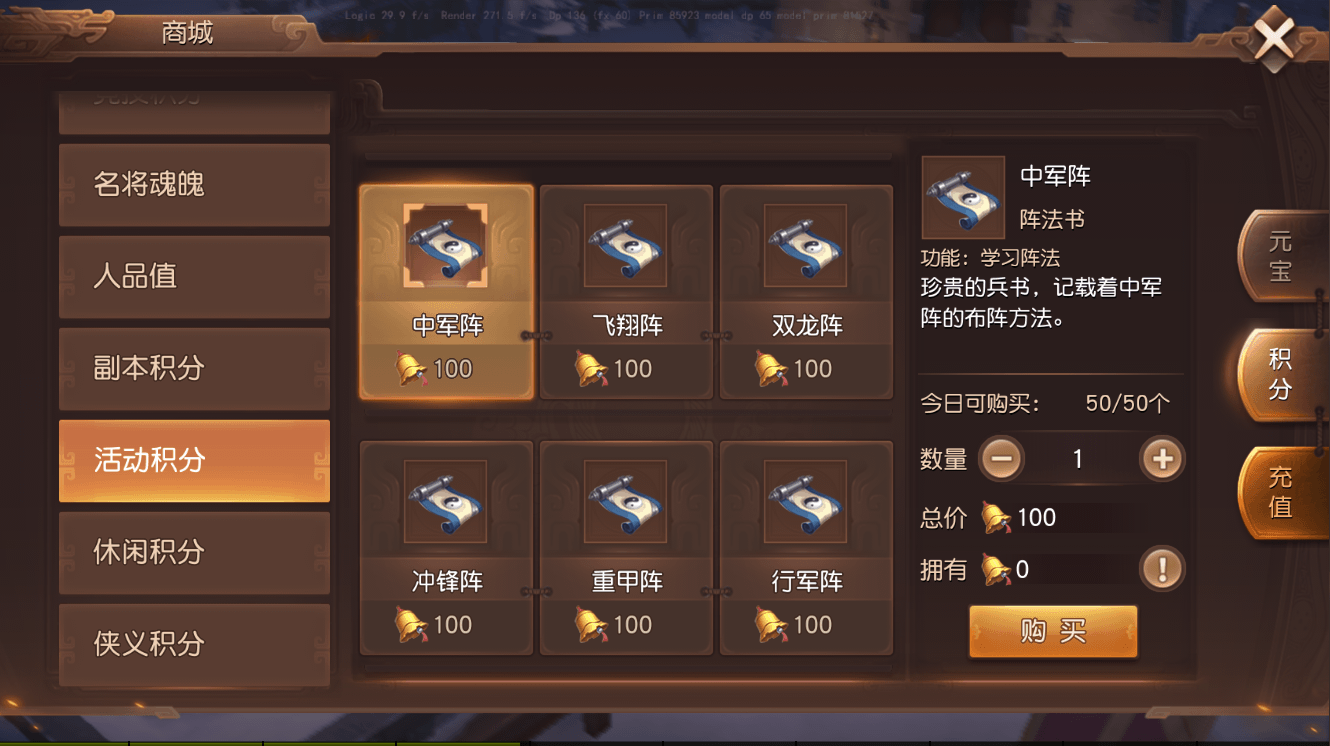Select the 行军阵 formation book item
Screen dimensions: 1330x746
click(x=806, y=545)
